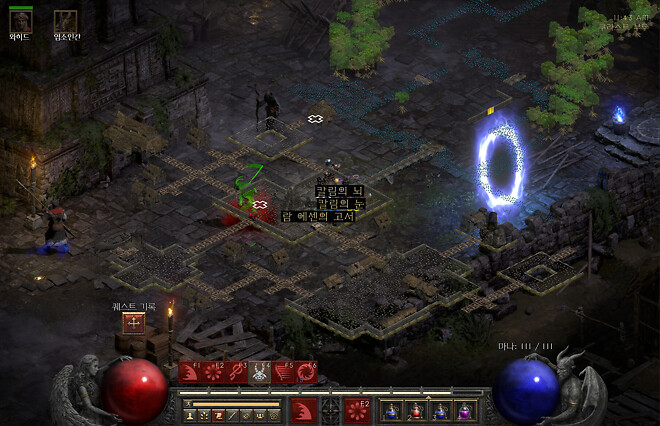Viewport: 660px width, 426px height.
Task: Pick up 칼림의 눈 item label
Action: pos(340,203)
